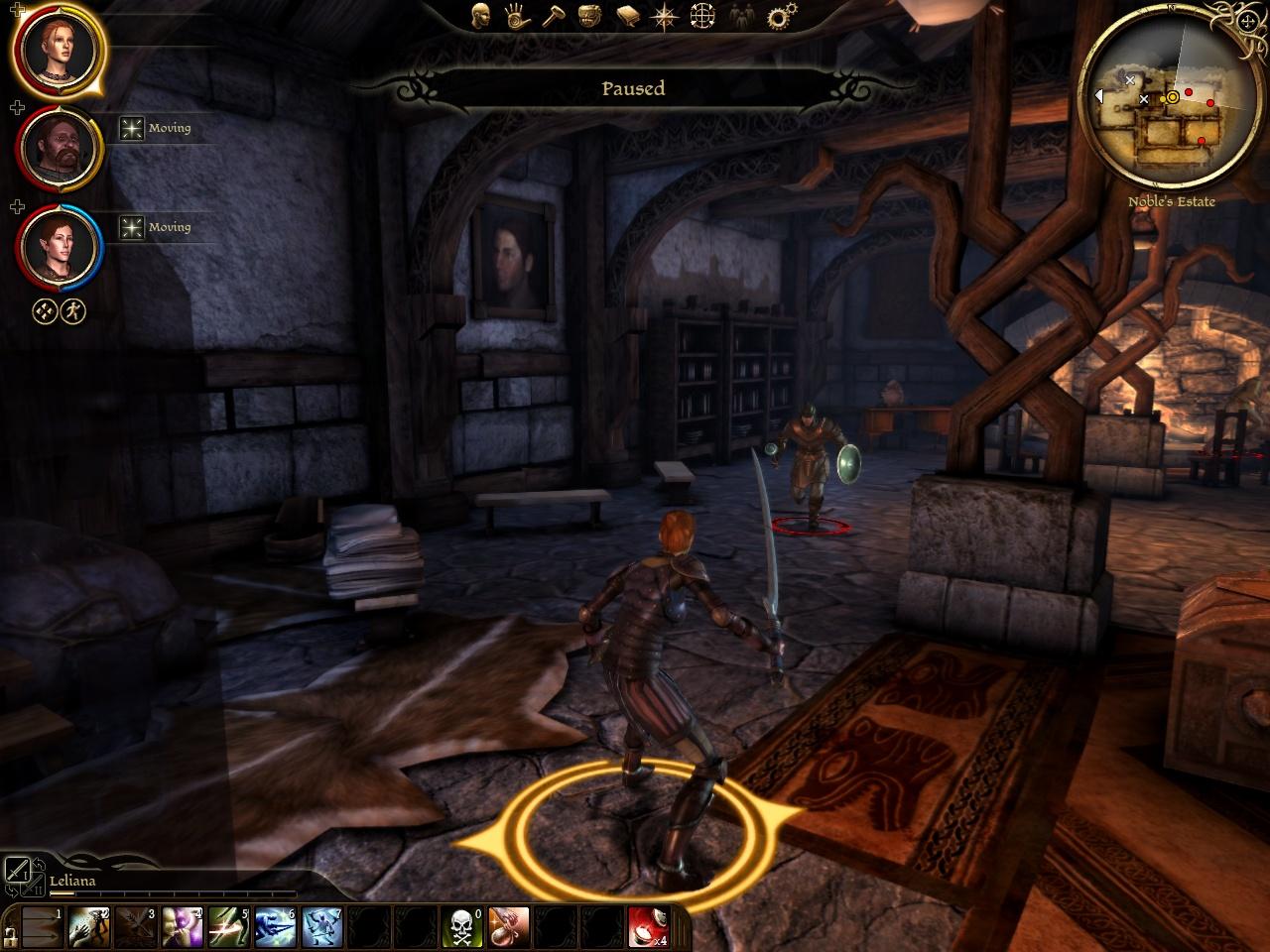Screen dimensions: 1270x952
Task: Toggle the party hold-position button
Action: [x=45, y=311]
